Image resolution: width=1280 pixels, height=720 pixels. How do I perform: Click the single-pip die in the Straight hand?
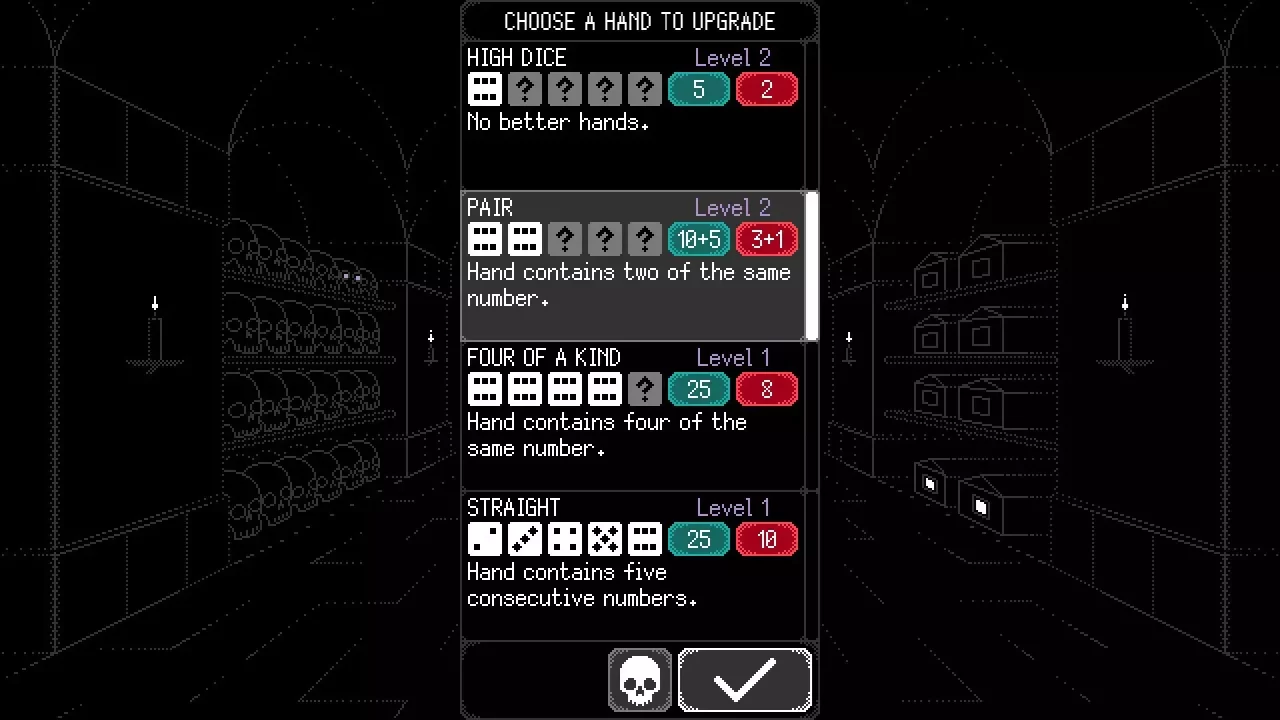coord(484,539)
